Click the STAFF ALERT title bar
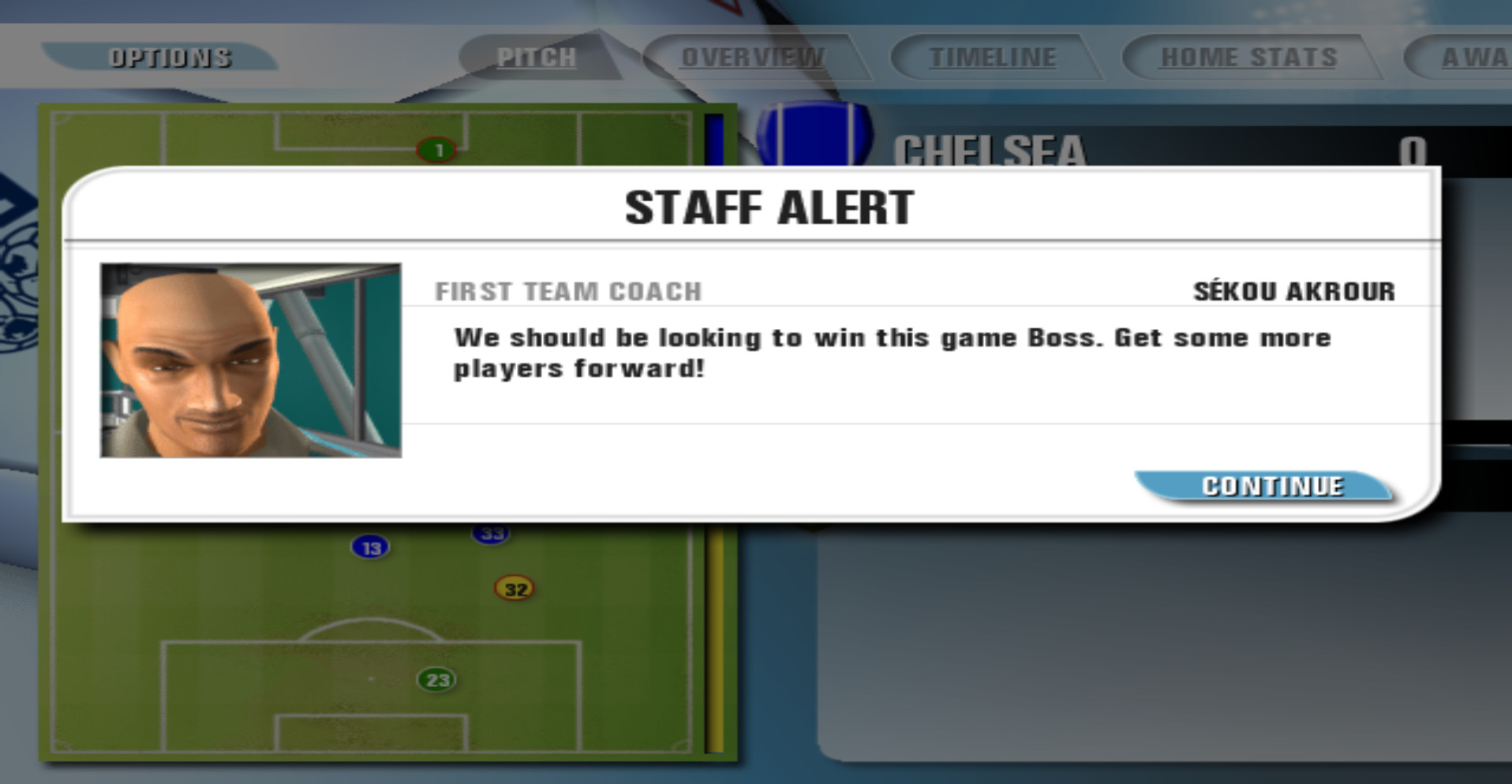 [769, 207]
